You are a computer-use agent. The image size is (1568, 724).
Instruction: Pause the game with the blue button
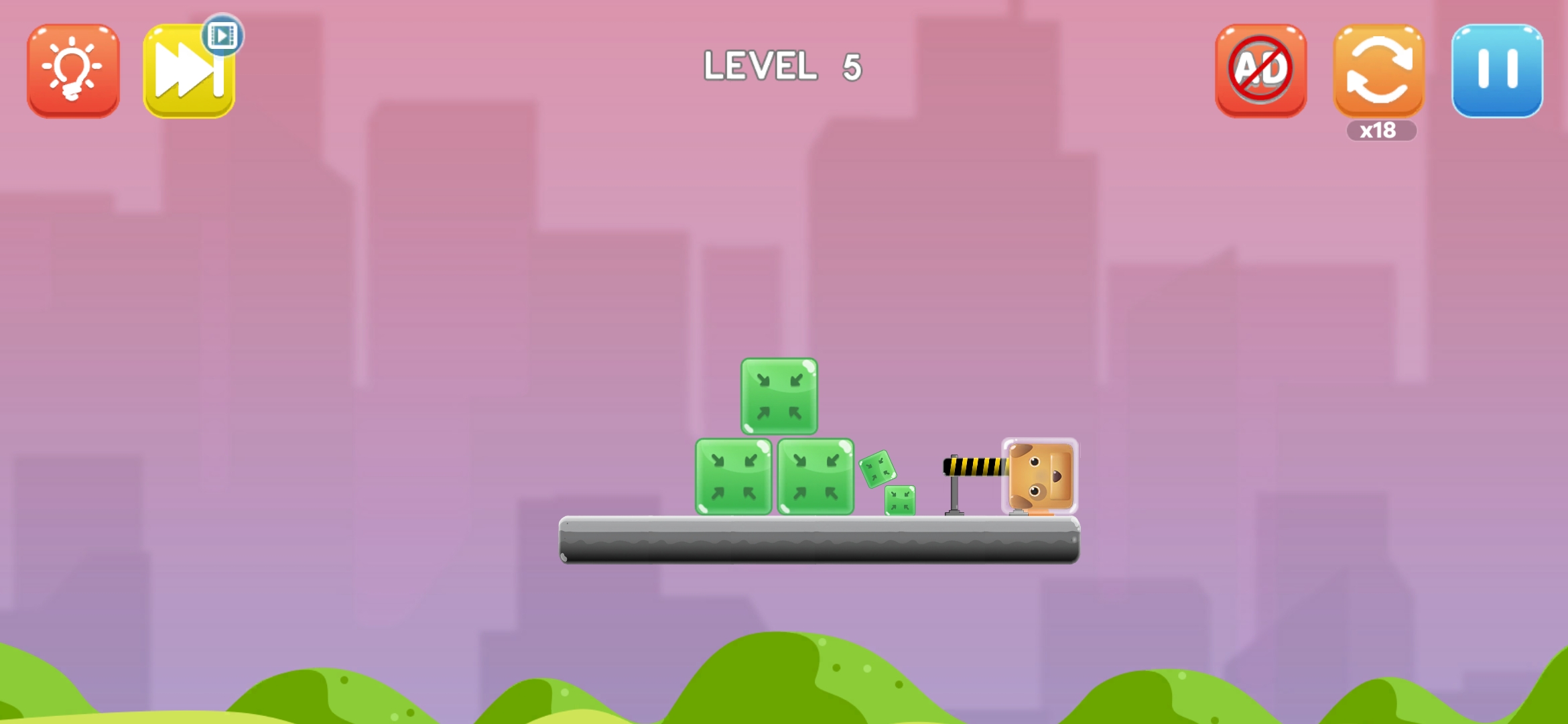1497,70
